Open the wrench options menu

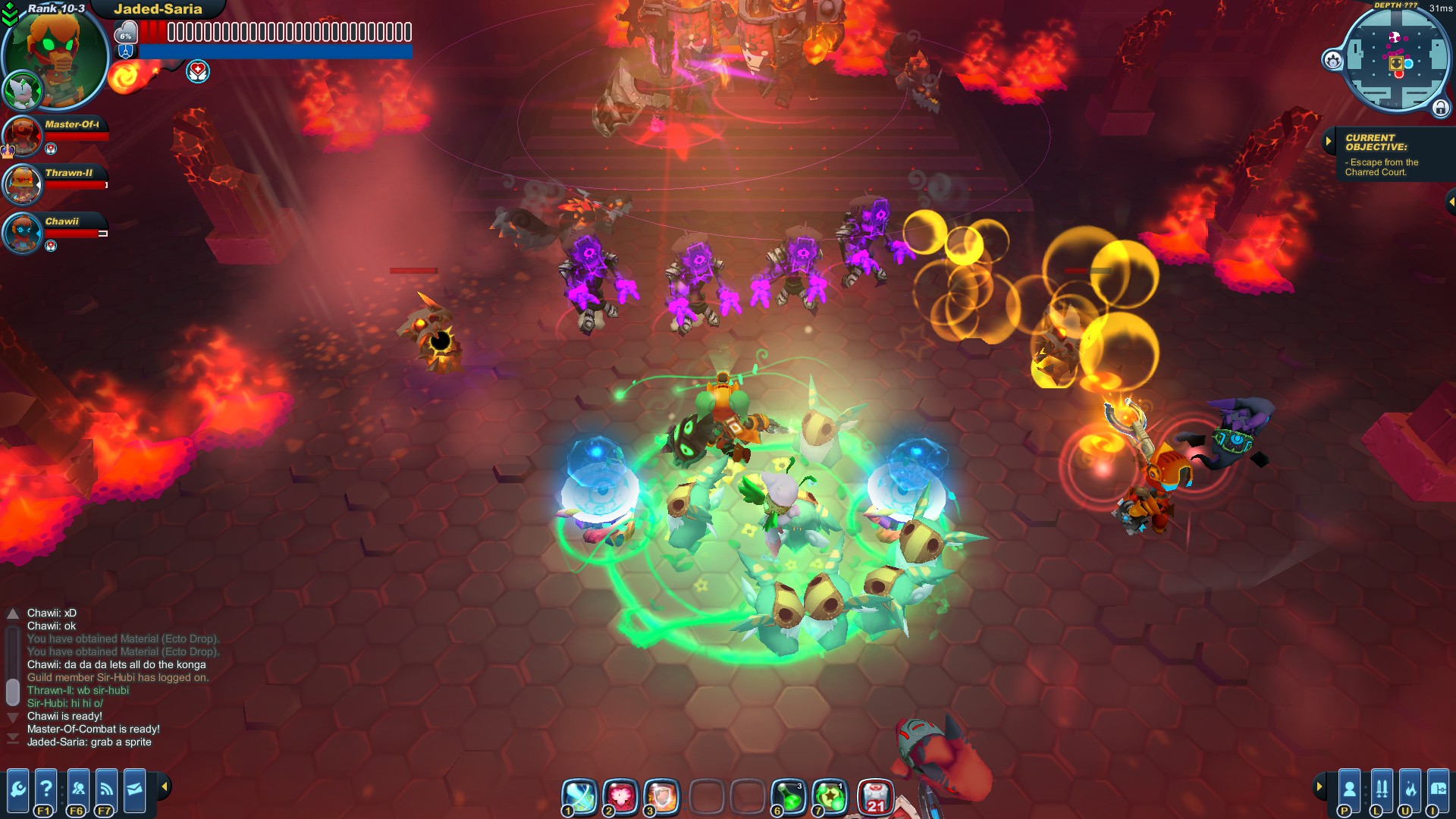pyautogui.click(x=17, y=790)
